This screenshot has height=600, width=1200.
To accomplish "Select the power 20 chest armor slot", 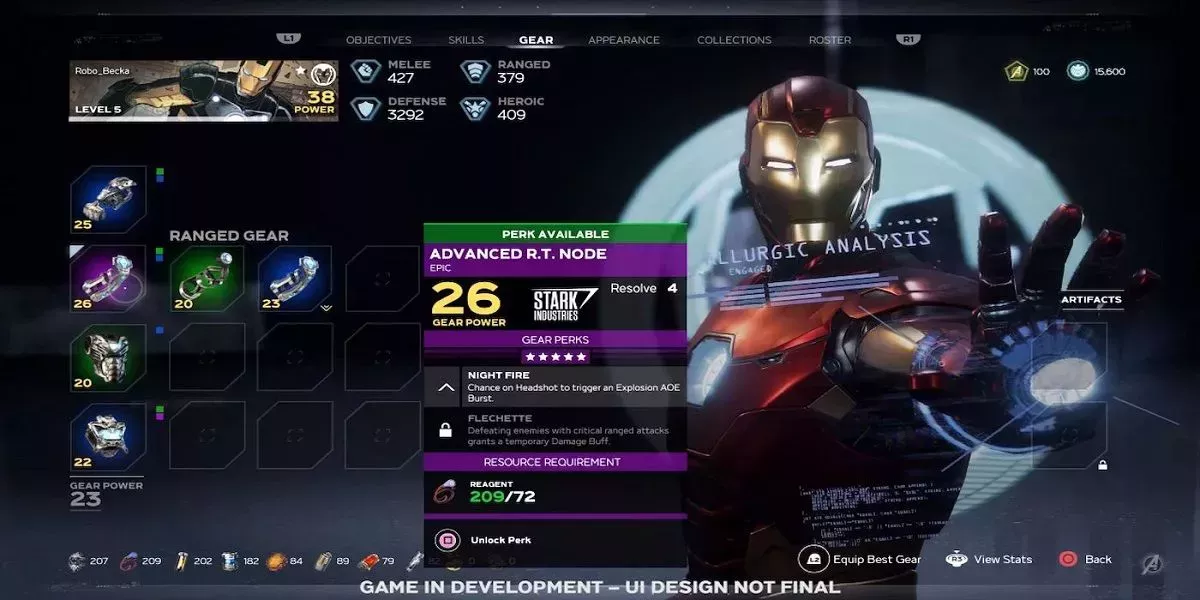I will 108,357.
